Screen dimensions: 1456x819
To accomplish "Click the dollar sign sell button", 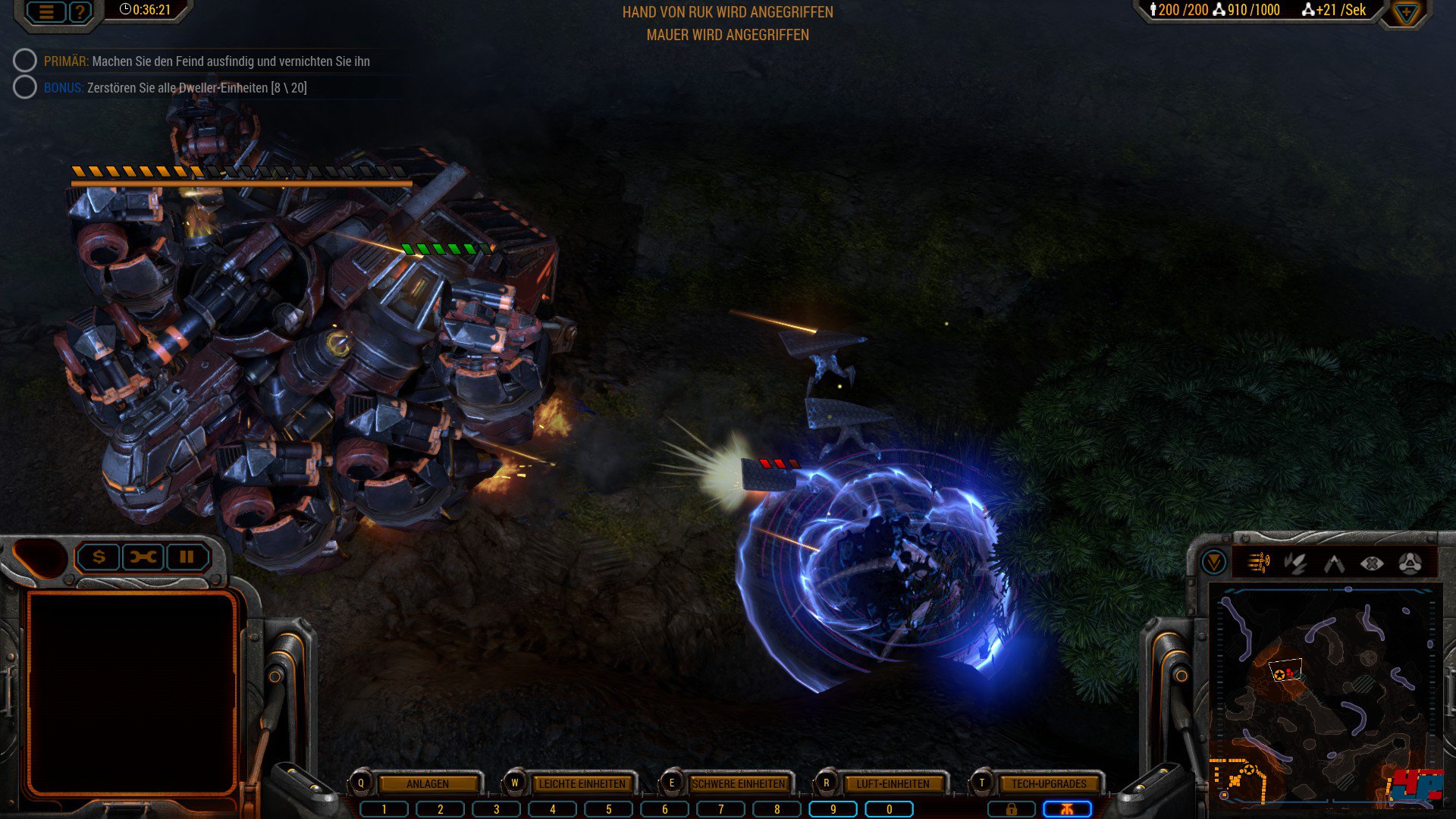I will (x=99, y=557).
